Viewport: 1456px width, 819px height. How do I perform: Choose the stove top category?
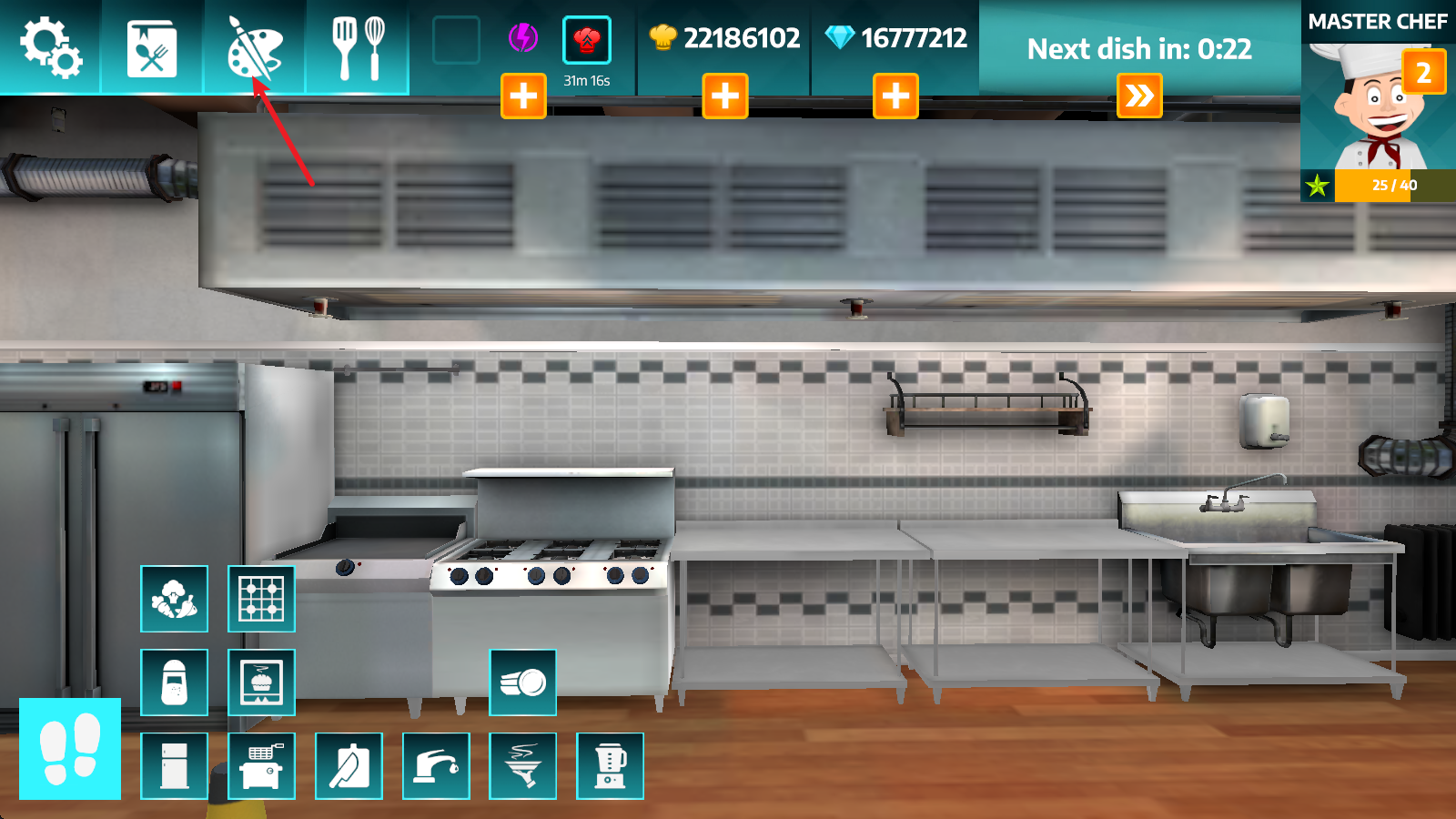tap(261, 600)
